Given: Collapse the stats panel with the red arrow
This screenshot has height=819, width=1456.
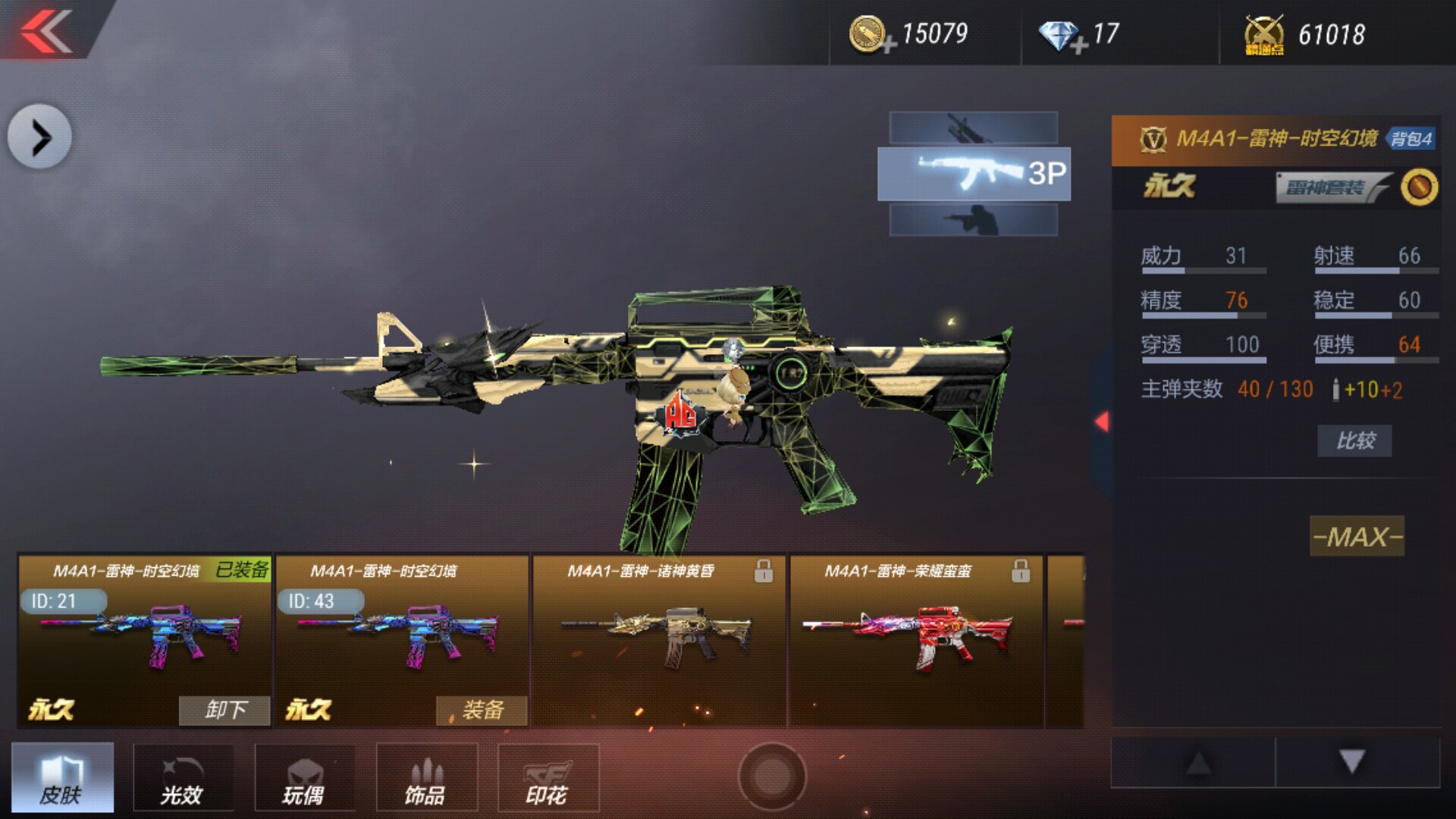Looking at the screenshot, I should (1102, 422).
